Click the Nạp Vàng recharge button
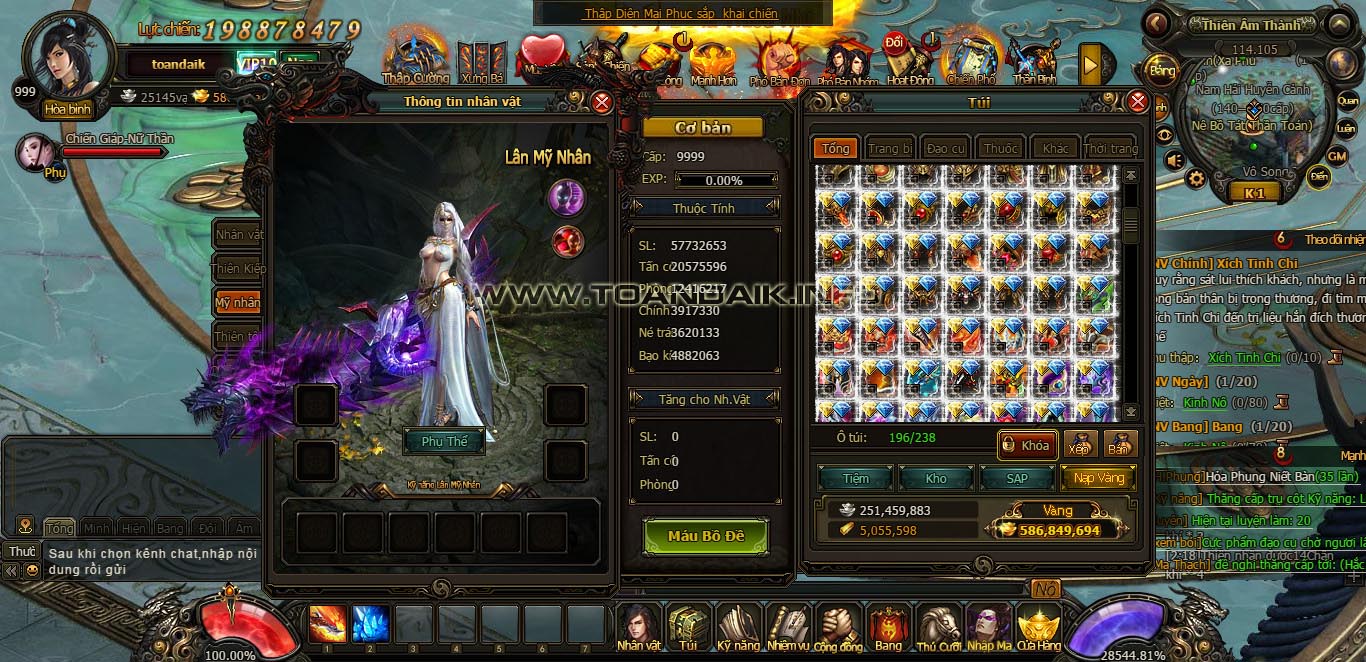 click(1098, 478)
